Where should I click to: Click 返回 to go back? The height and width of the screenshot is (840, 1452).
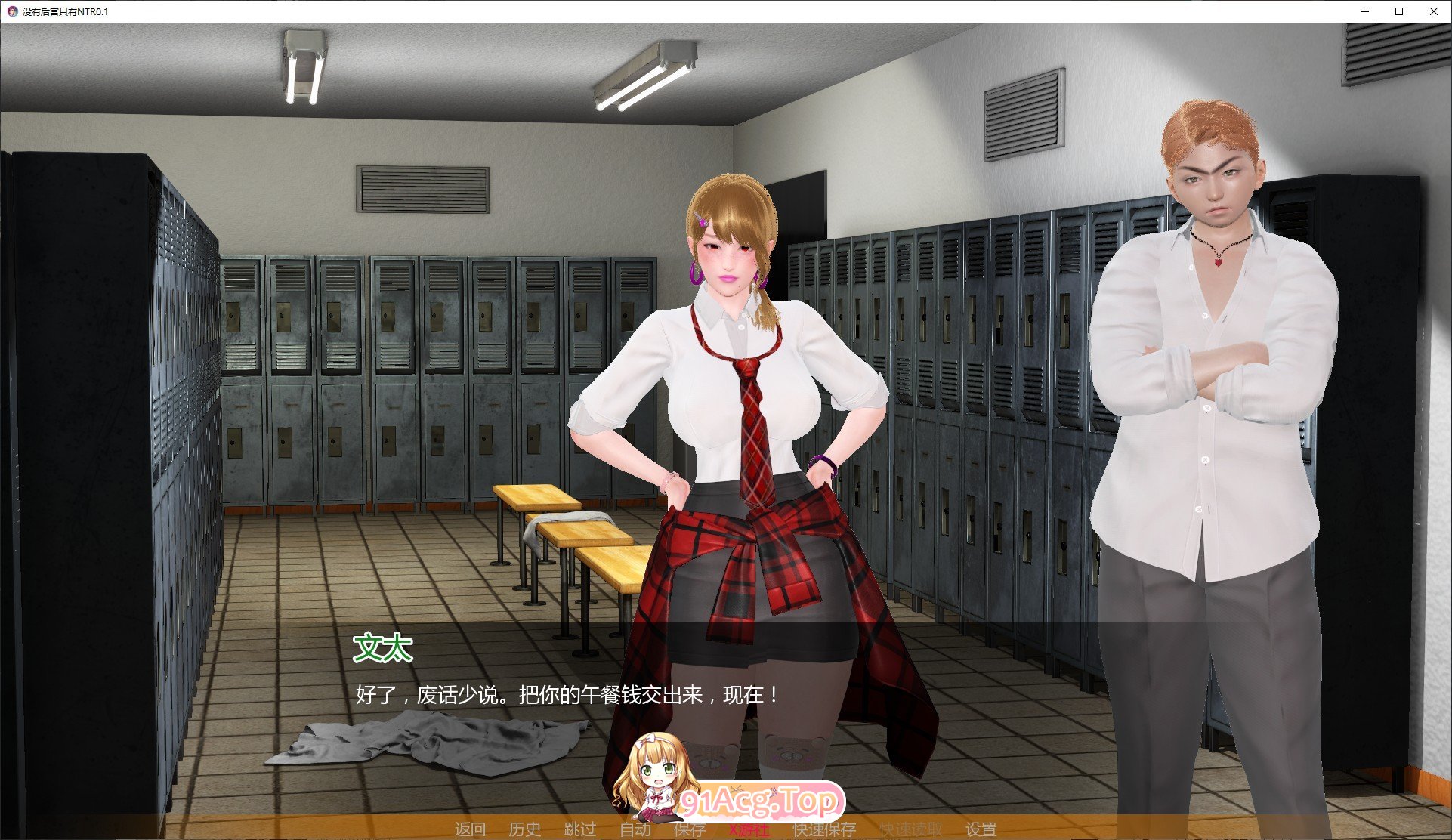(469, 829)
